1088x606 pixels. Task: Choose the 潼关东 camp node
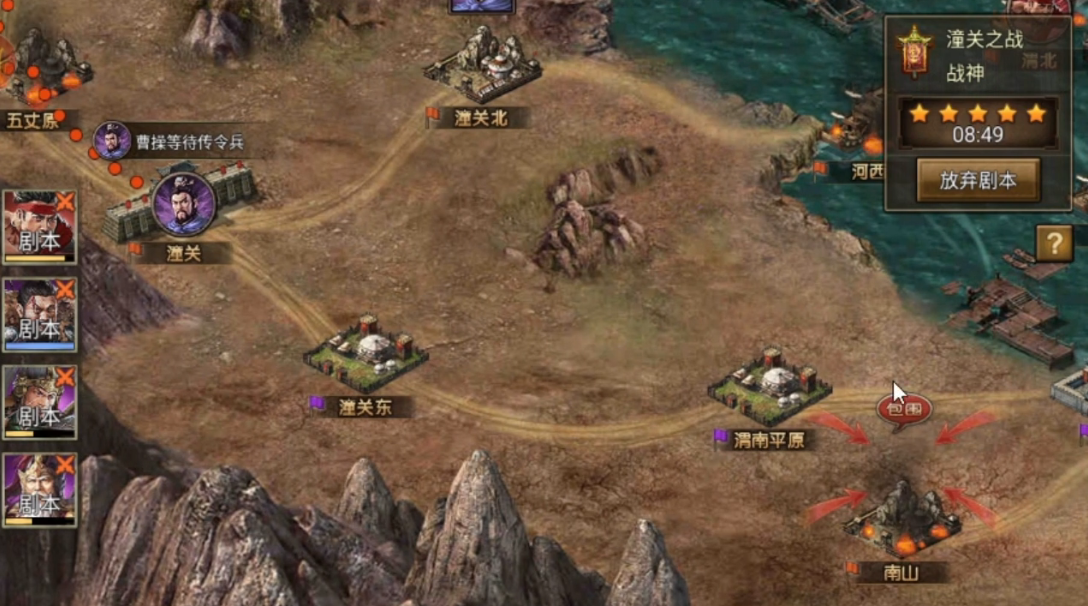366,355
